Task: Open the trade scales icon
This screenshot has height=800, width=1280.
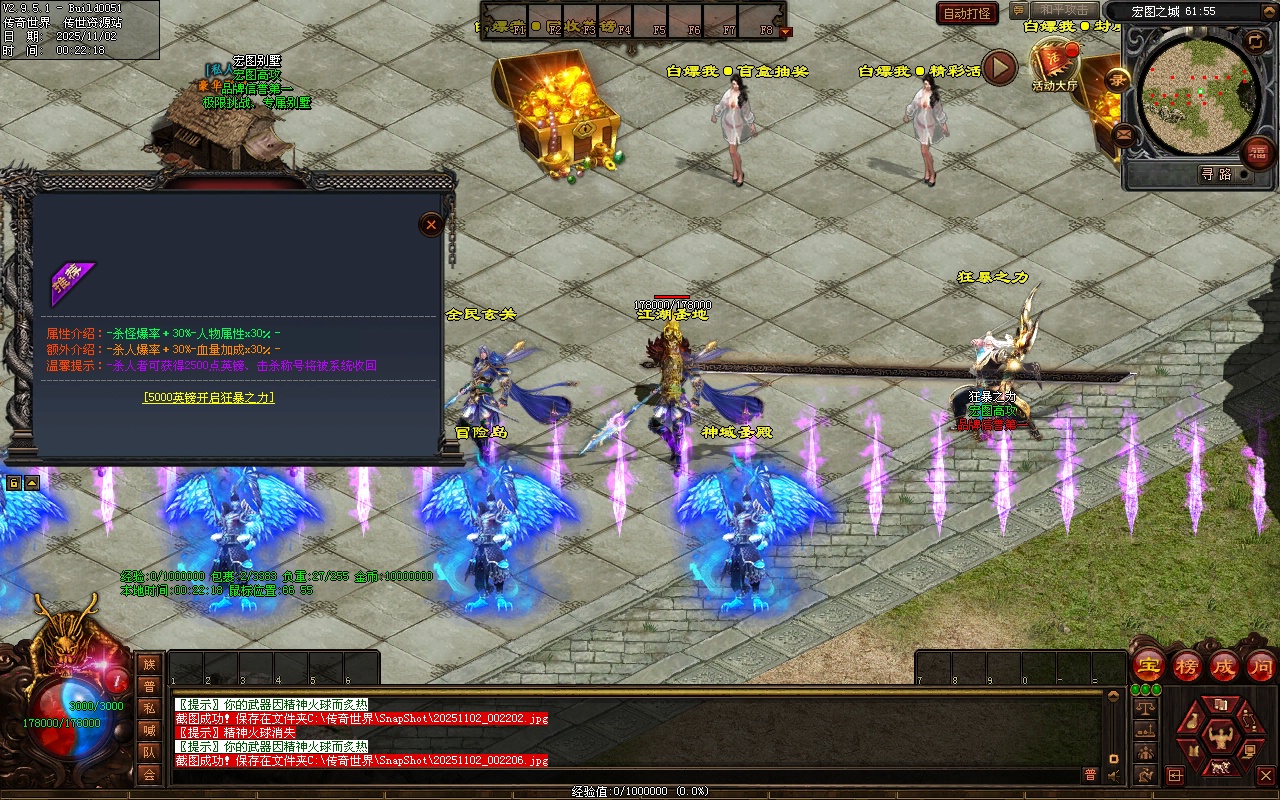Action: 1146,707
